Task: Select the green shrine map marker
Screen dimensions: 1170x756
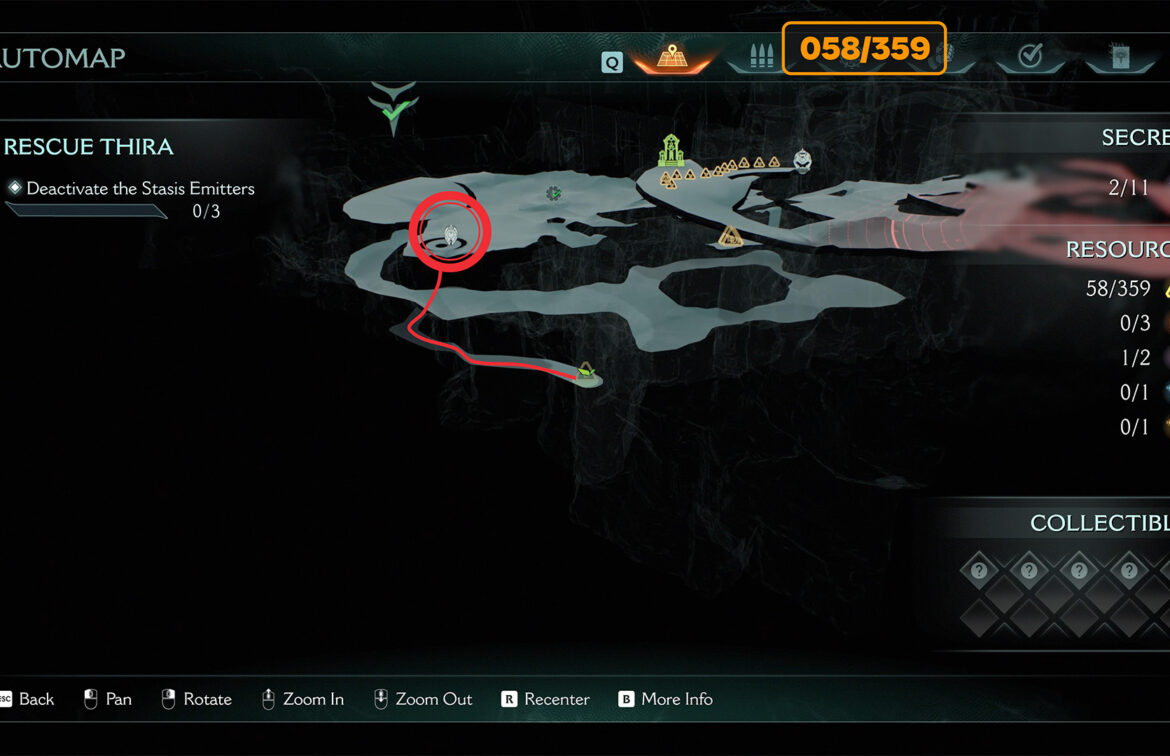Action: [670, 151]
